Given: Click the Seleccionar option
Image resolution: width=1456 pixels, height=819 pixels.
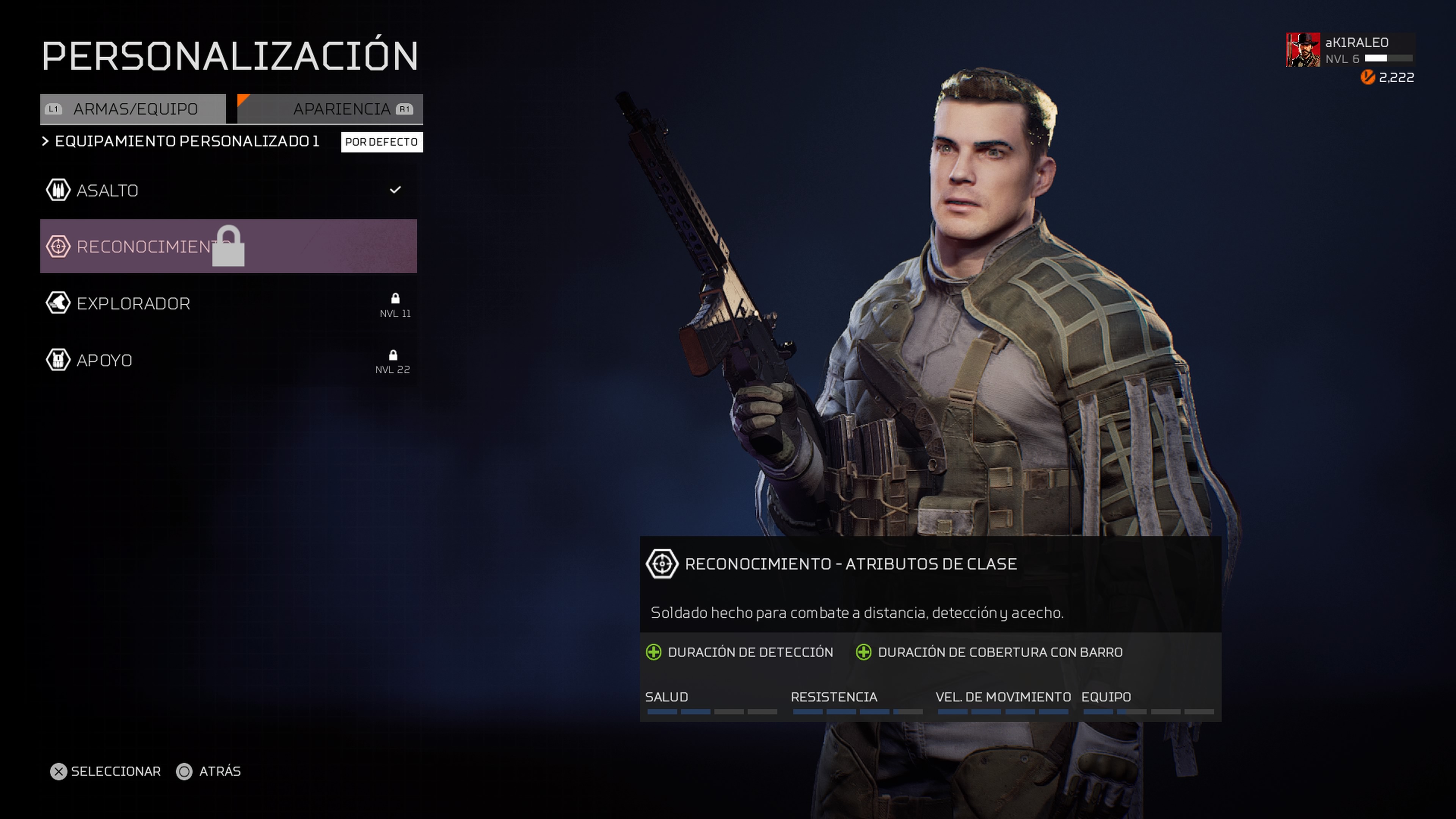Looking at the screenshot, I should pos(106,772).
